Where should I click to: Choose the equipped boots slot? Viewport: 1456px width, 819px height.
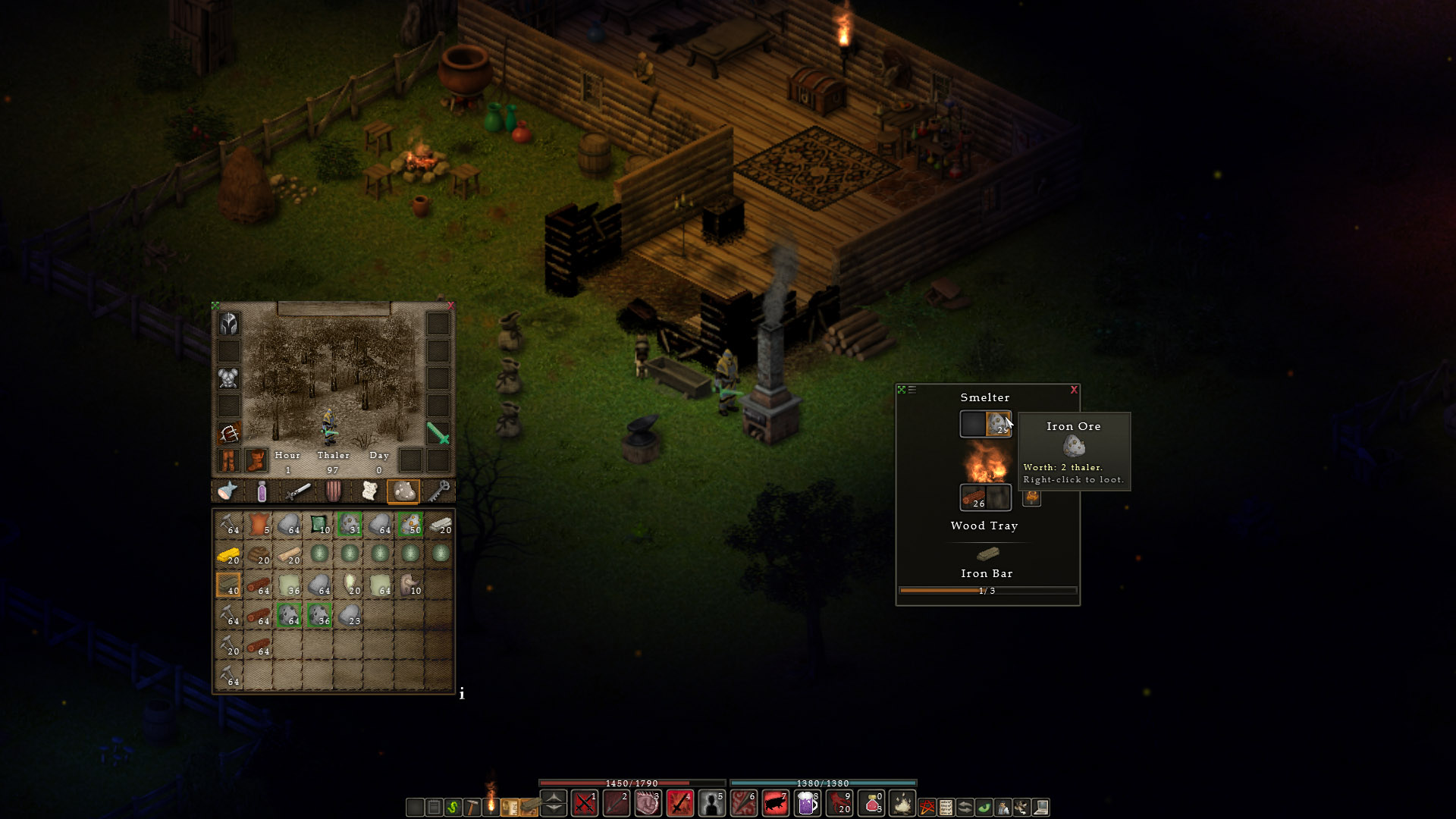pyautogui.click(x=256, y=460)
